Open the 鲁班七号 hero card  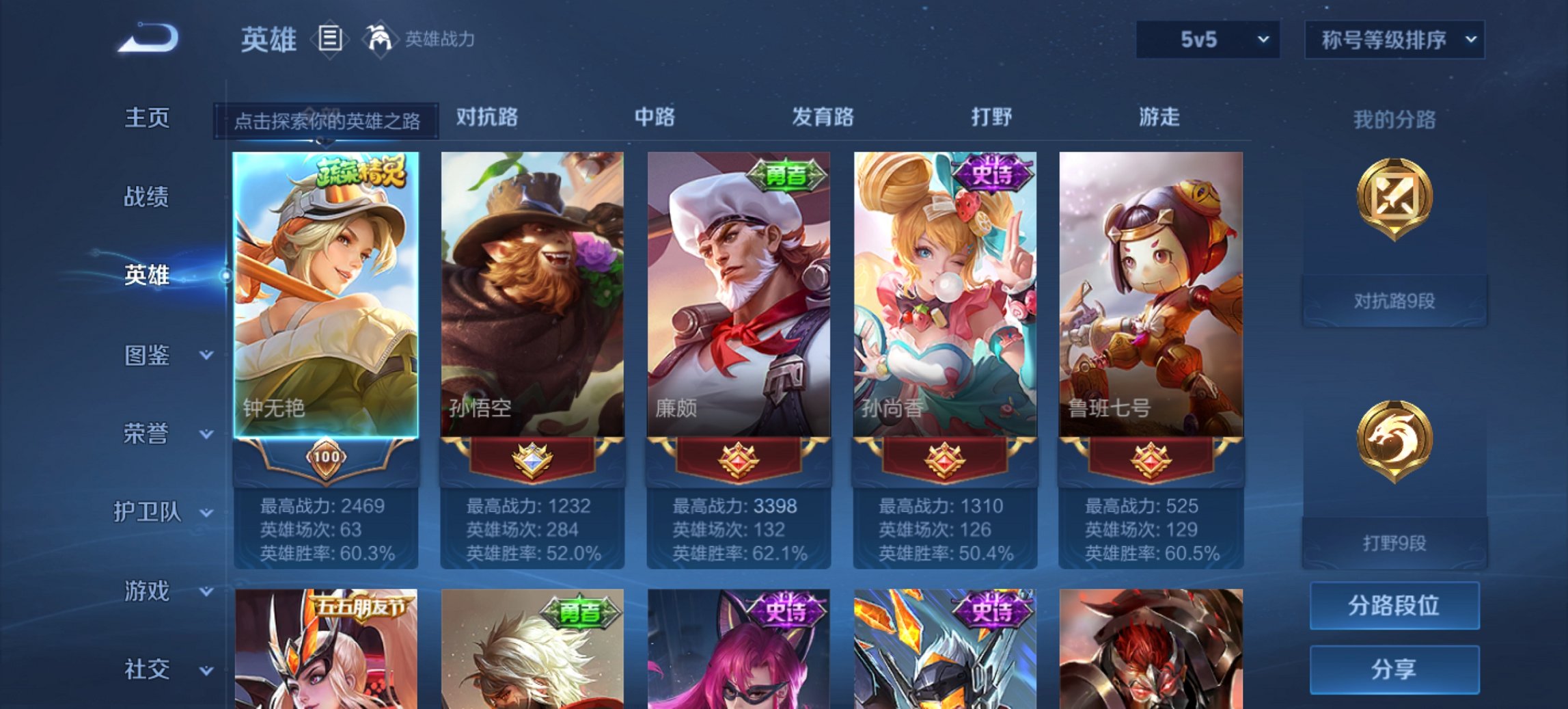coord(1153,294)
